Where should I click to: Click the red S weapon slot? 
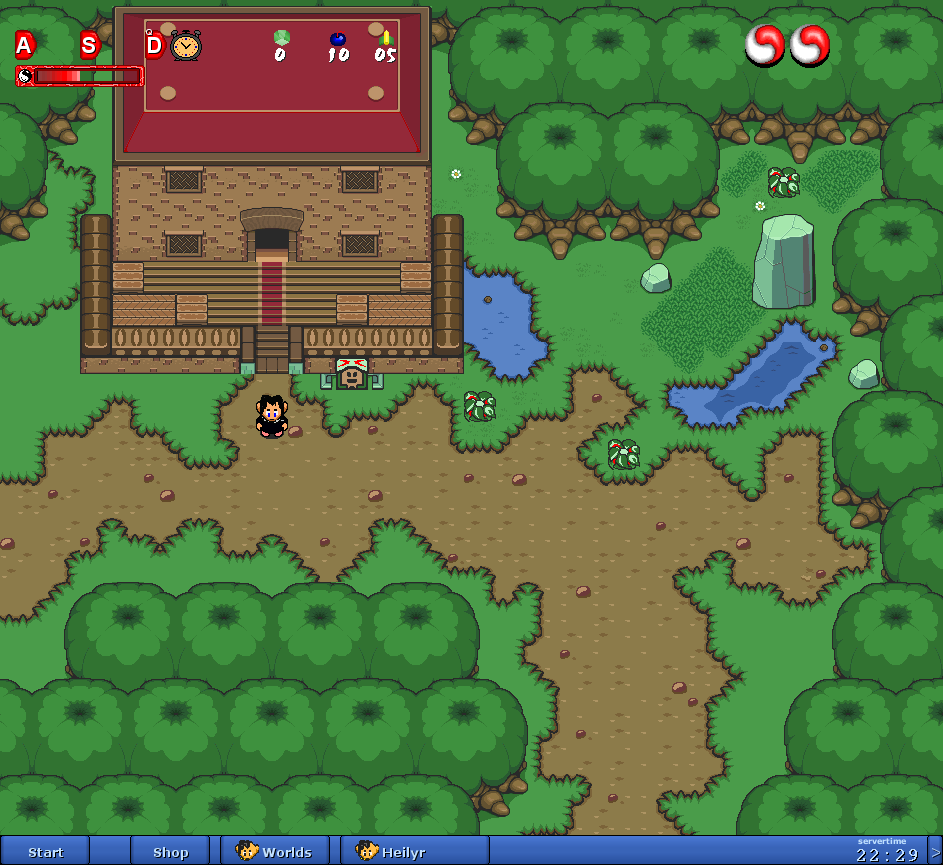click(x=89, y=45)
